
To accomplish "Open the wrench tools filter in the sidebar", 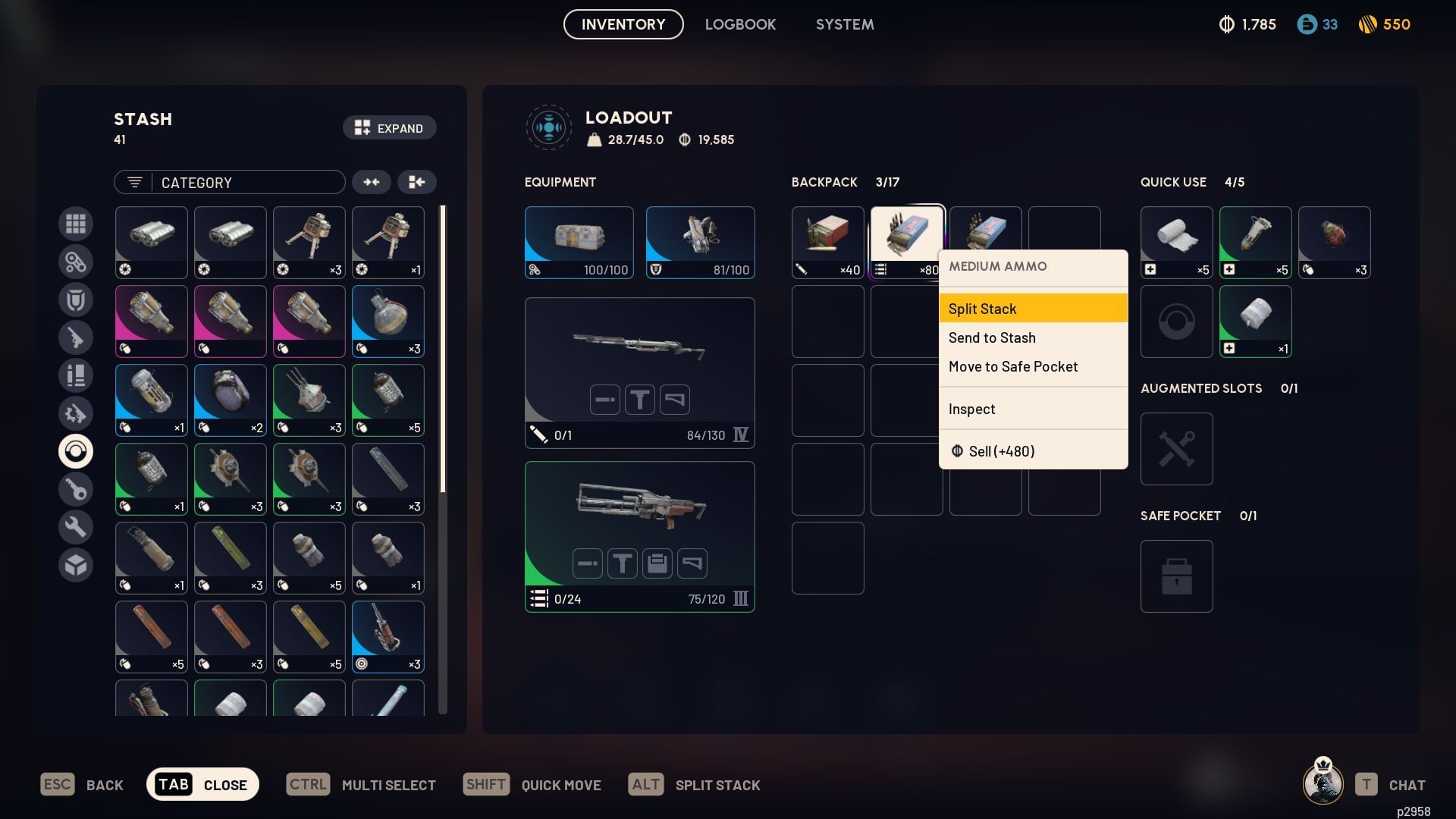I will (x=76, y=527).
